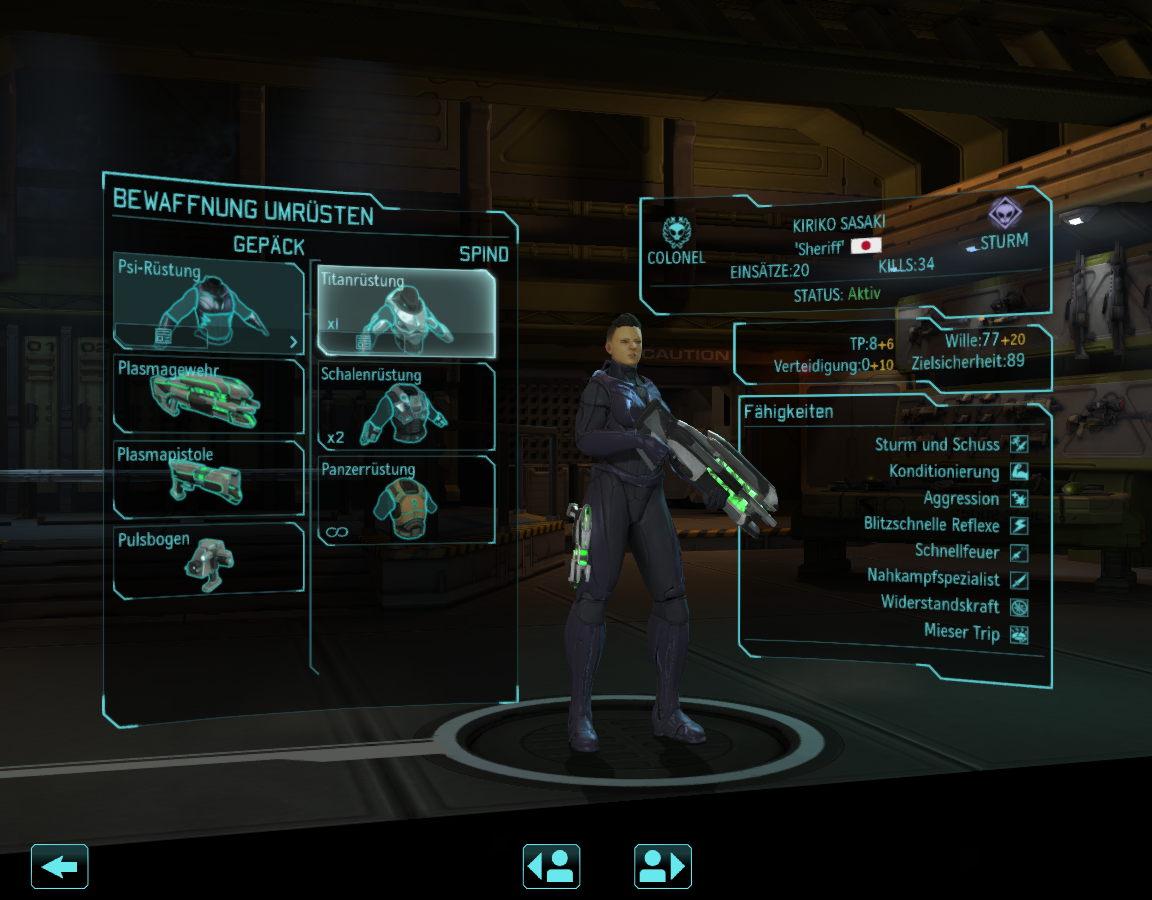Screen dimensions: 1152x900
Task: Show the Konditionierung ability
Action: click(x=1018, y=471)
